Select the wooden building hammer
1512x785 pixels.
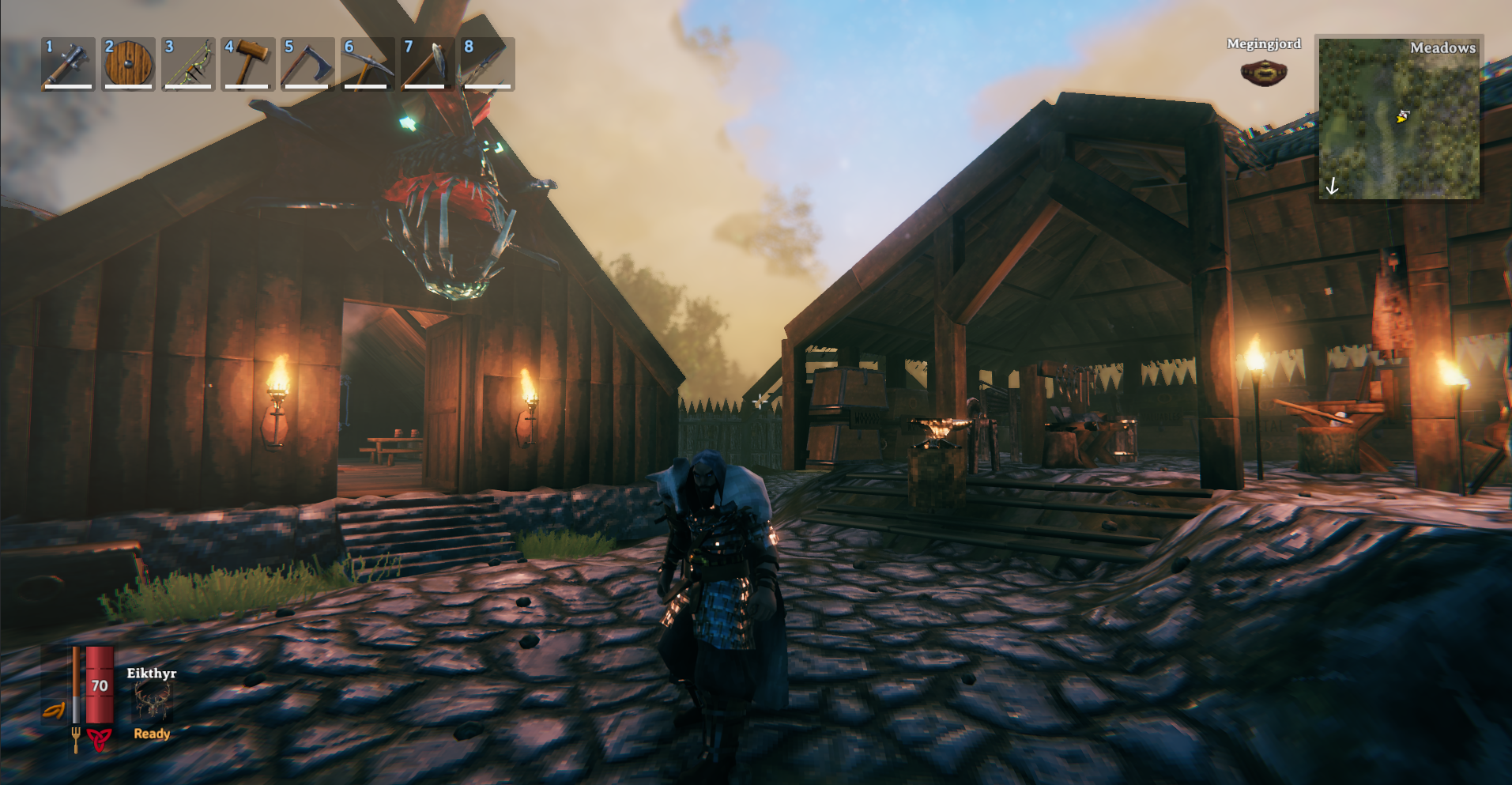248,64
